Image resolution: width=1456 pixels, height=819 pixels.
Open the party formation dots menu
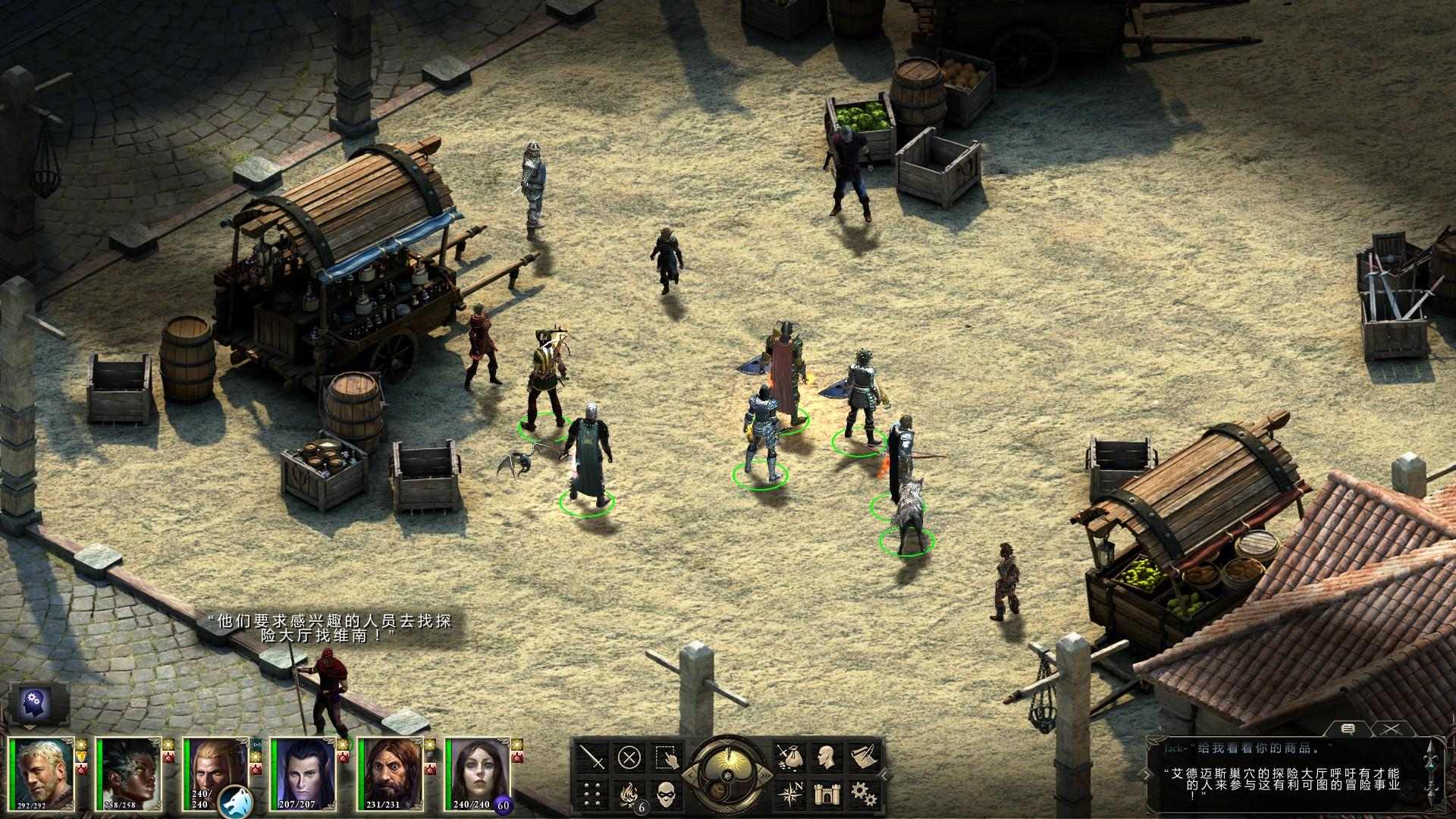(593, 793)
